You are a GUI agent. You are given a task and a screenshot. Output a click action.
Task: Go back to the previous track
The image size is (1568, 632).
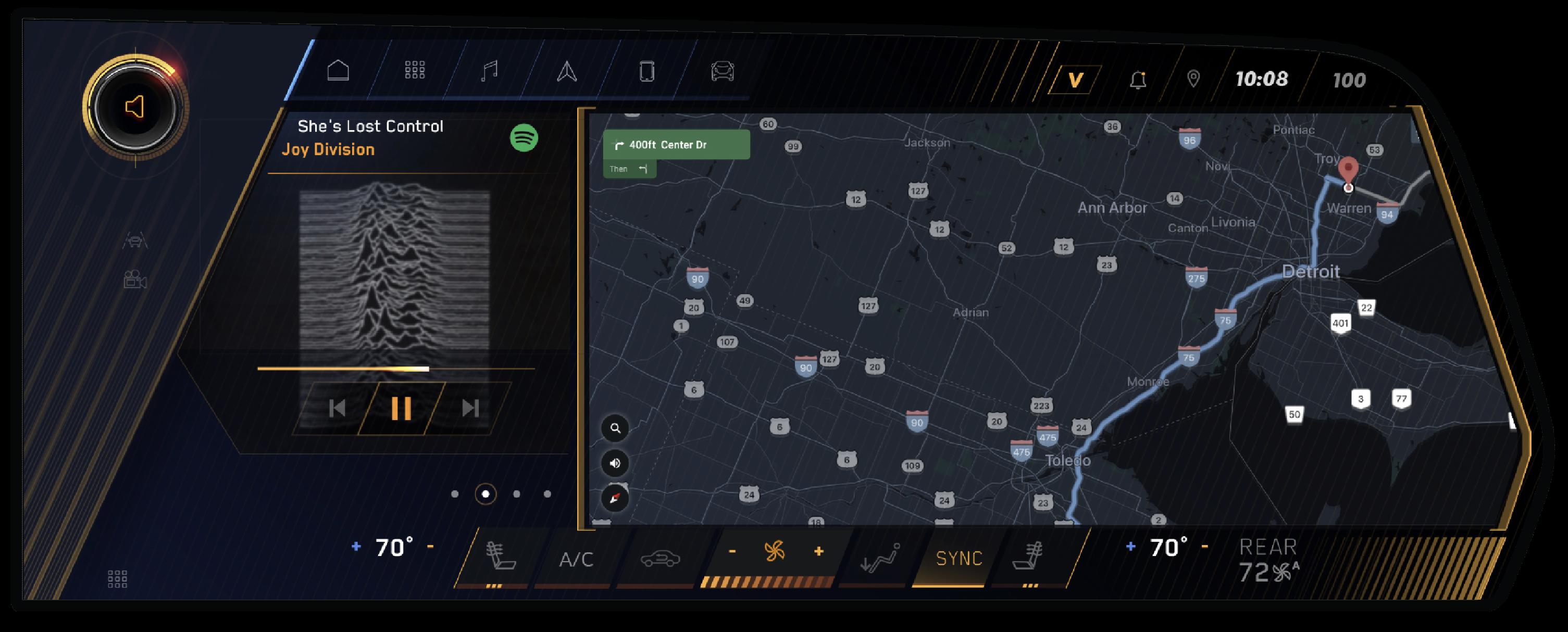(x=337, y=408)
